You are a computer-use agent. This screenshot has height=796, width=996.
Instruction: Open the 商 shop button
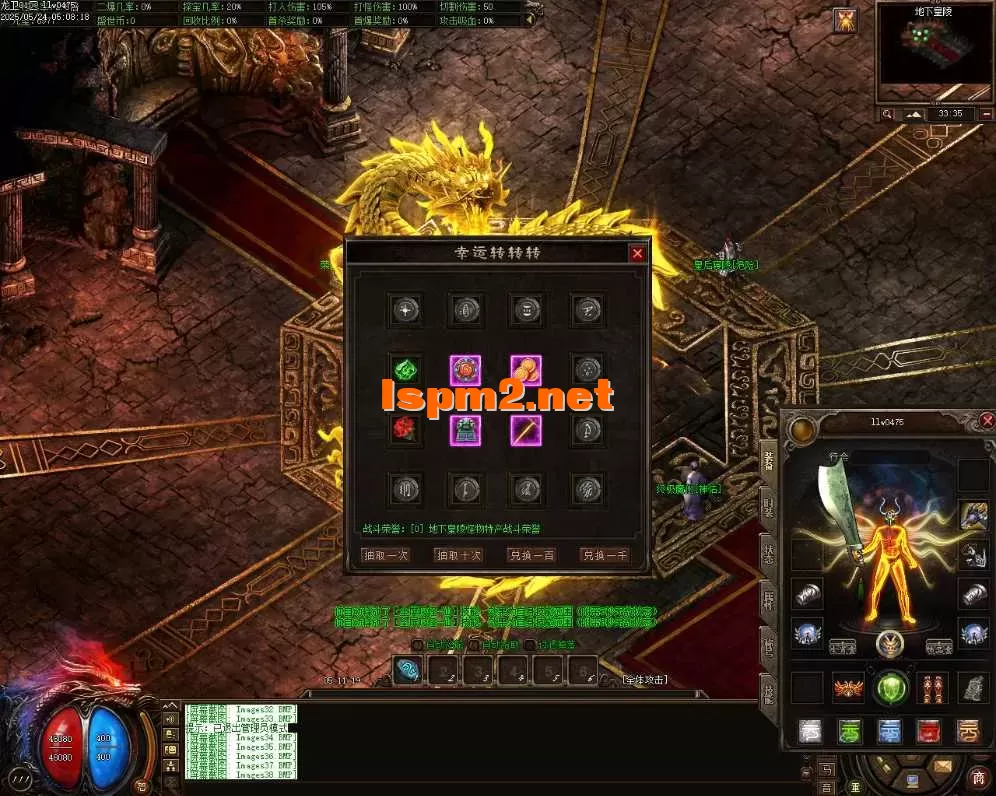coord(978,776)
